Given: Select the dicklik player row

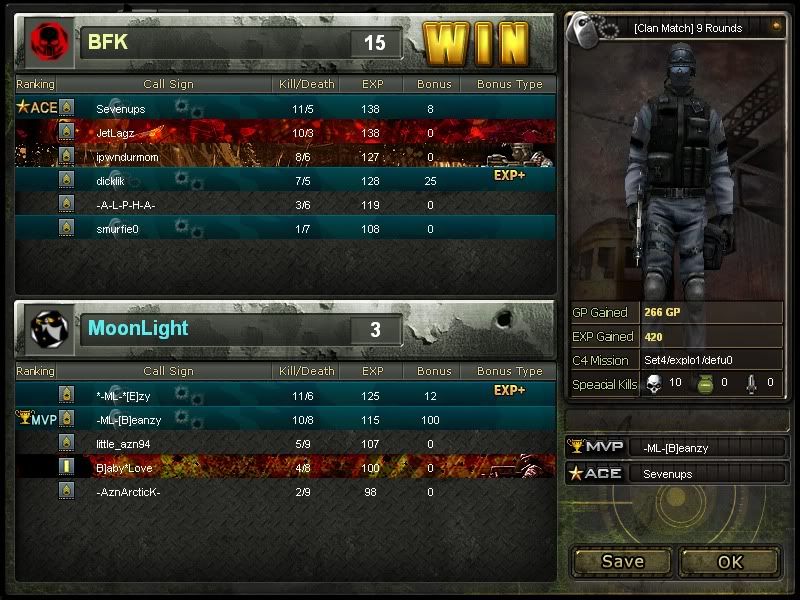Looking at the screenshot, I should (x=285, y=180).
